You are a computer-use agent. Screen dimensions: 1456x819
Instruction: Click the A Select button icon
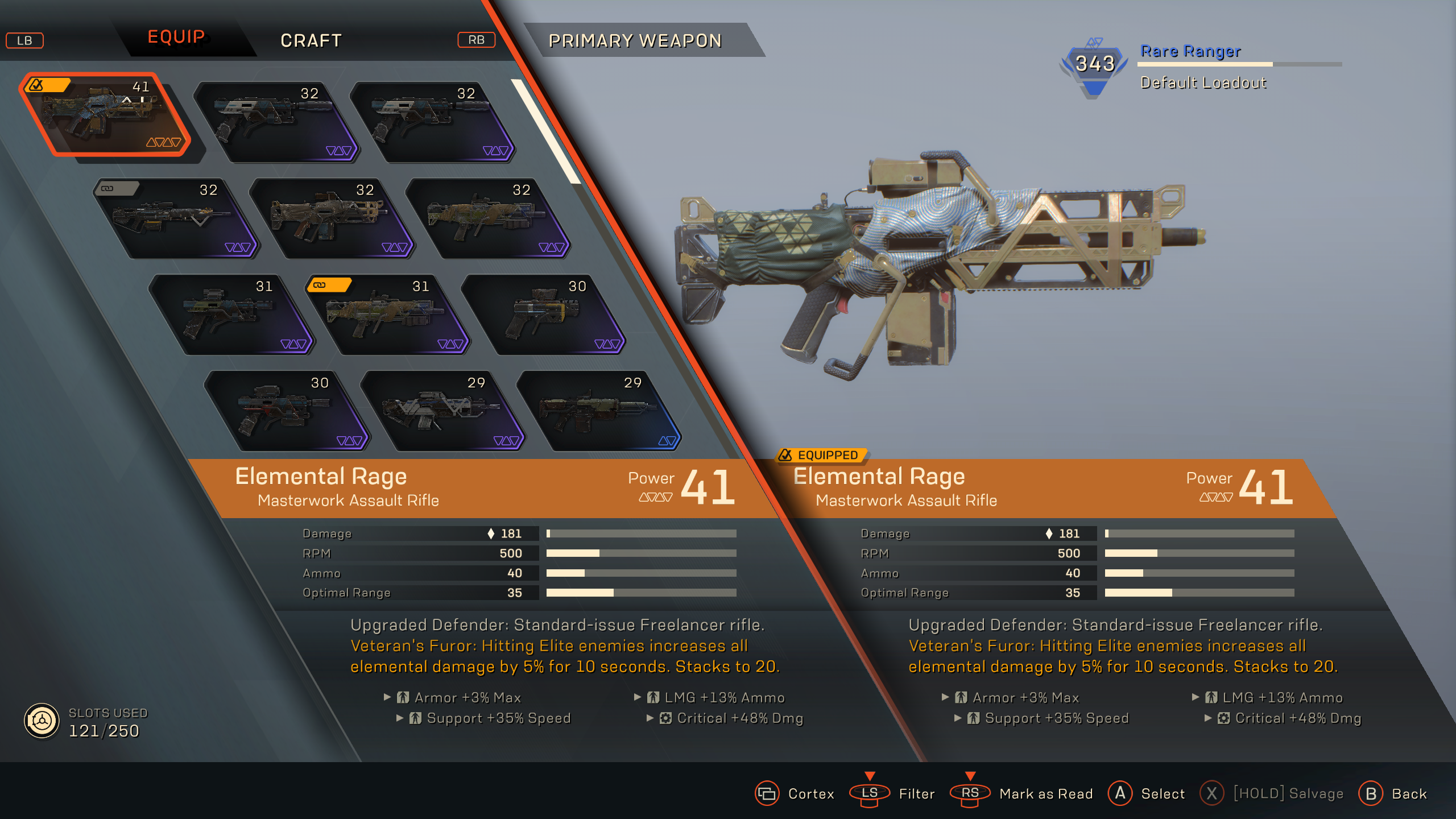click(x=1120, y=793)
